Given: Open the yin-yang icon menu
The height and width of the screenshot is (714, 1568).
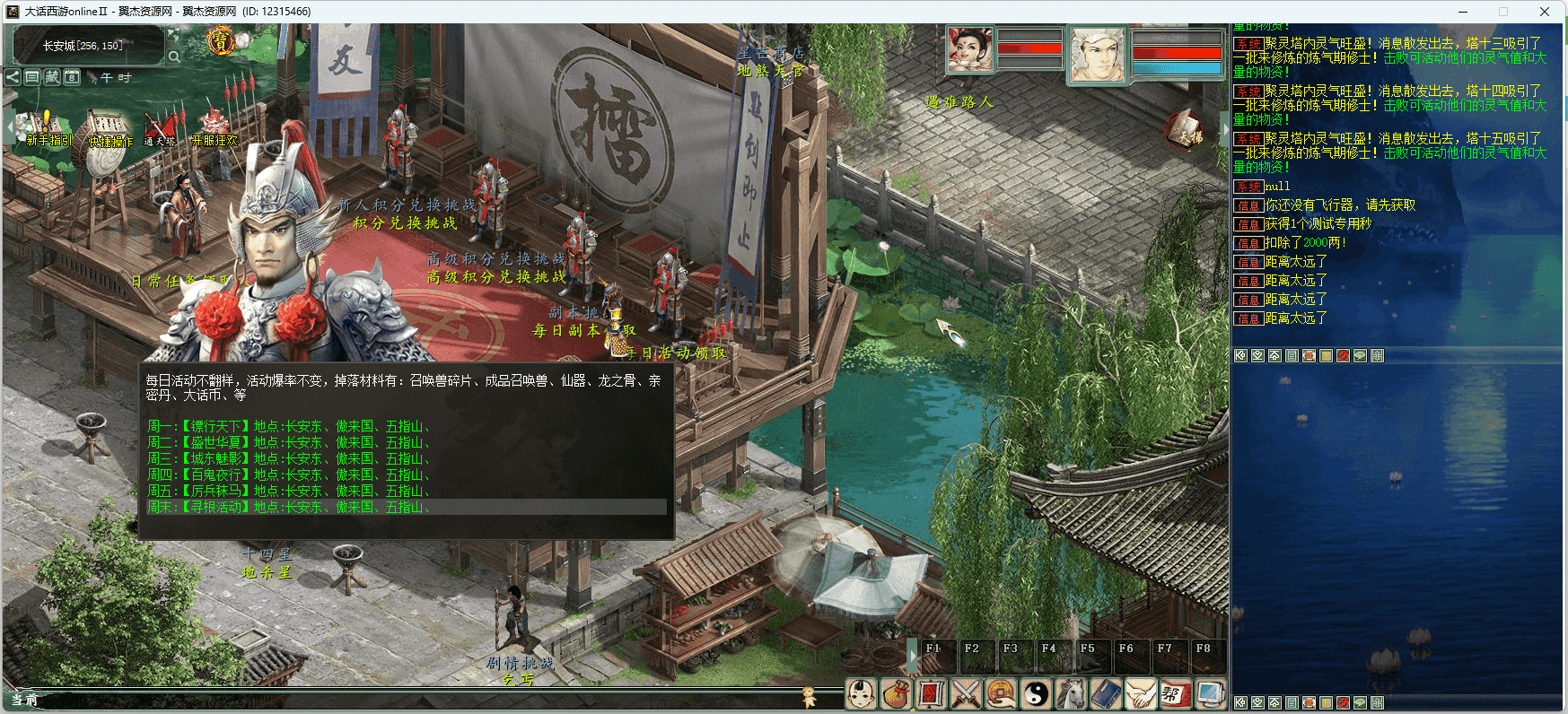Looking at the screenshot, I should point(1036,693).
